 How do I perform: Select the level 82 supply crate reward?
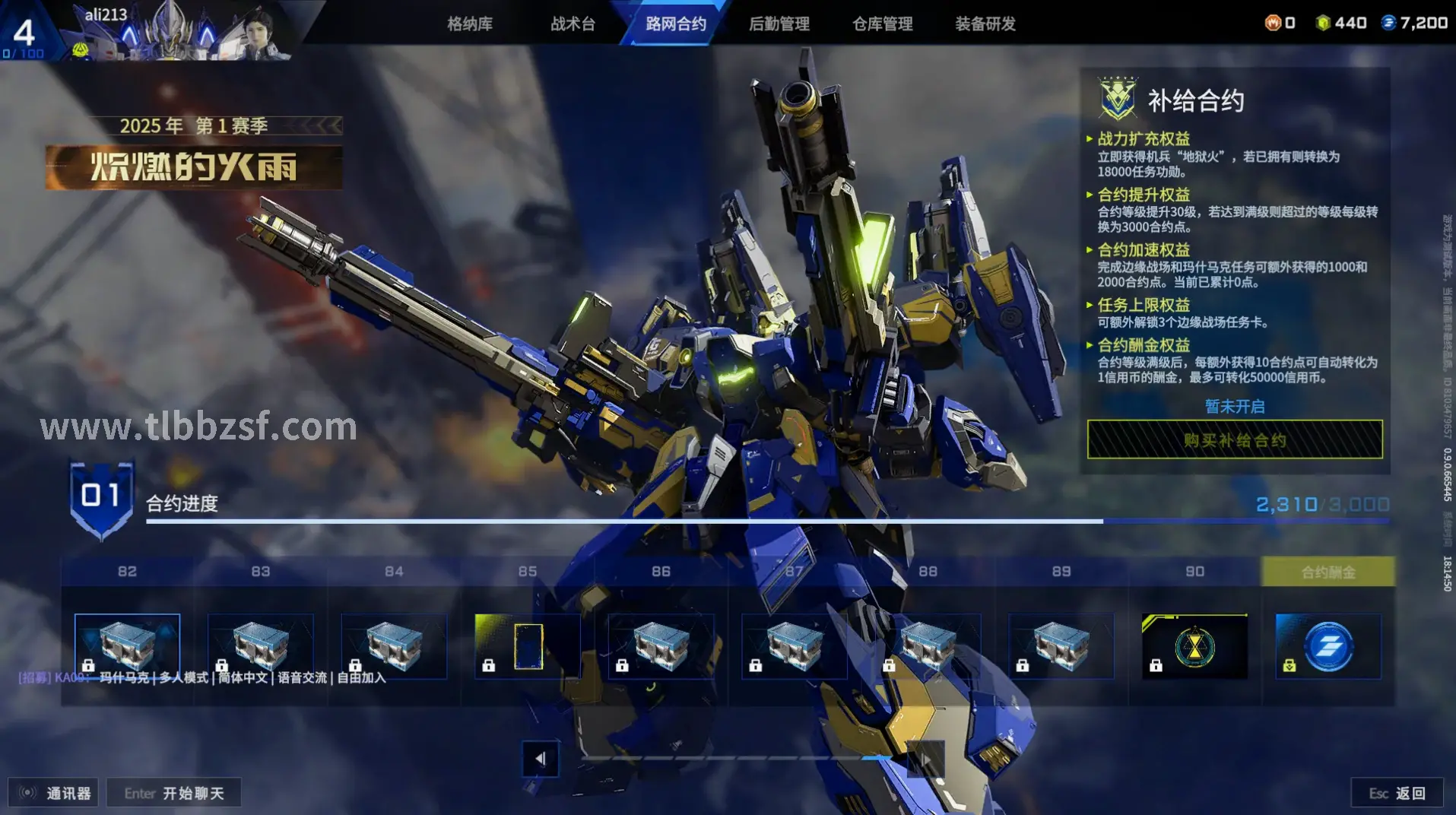tap(127, 645)
